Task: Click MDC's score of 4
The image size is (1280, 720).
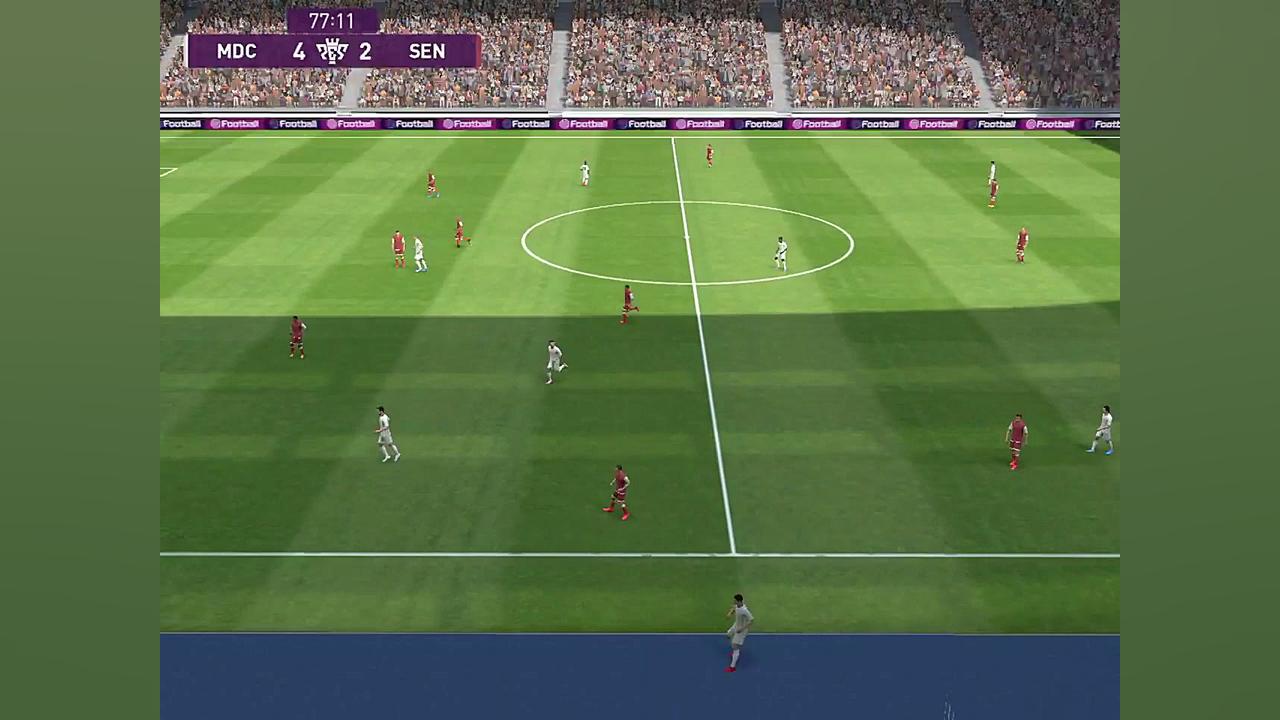Action: click(x=298, y=52)
